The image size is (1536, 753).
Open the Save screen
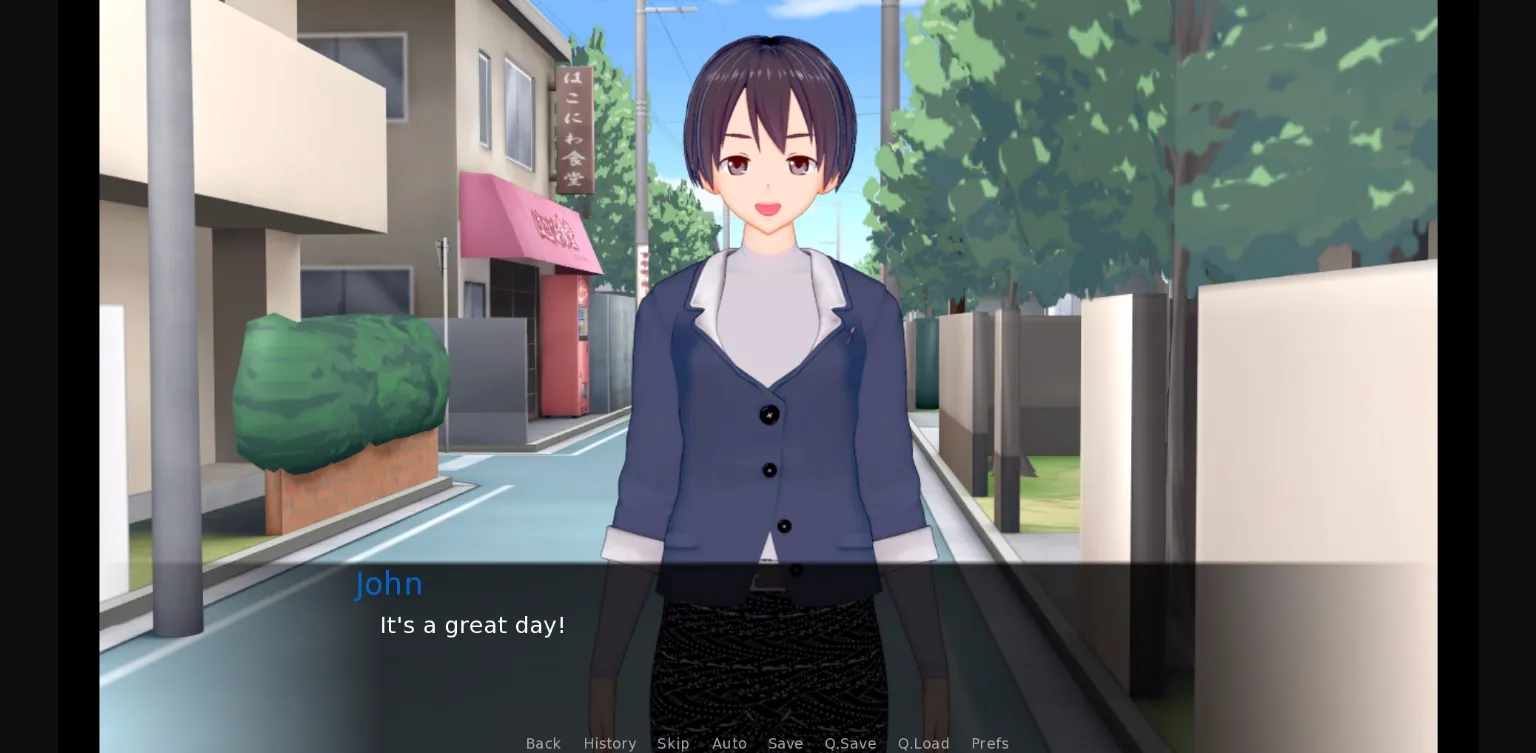tap(785, 743)
